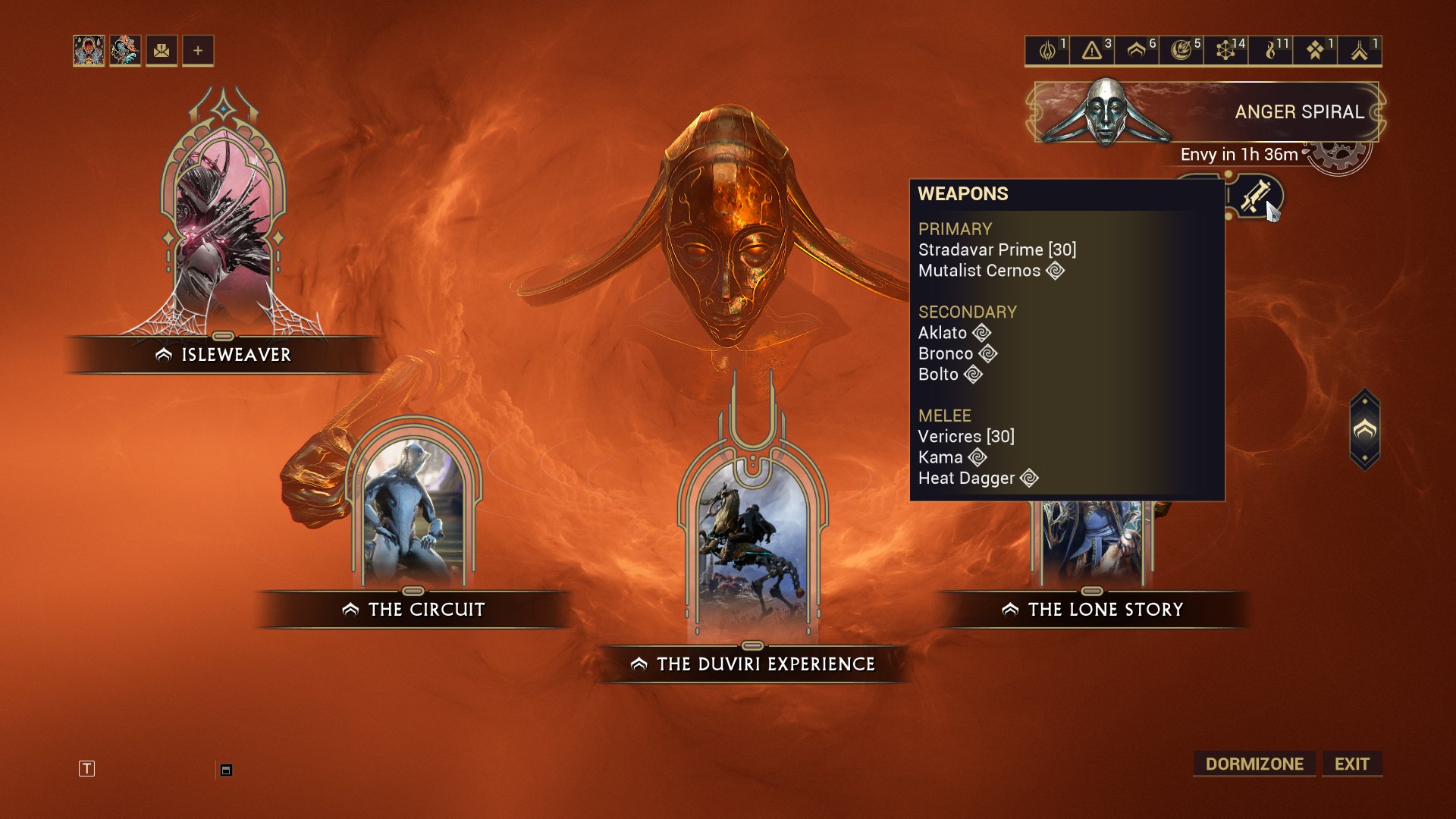Select The Circuit game mode
This screenshot has width=1456, height=819.
414,609
